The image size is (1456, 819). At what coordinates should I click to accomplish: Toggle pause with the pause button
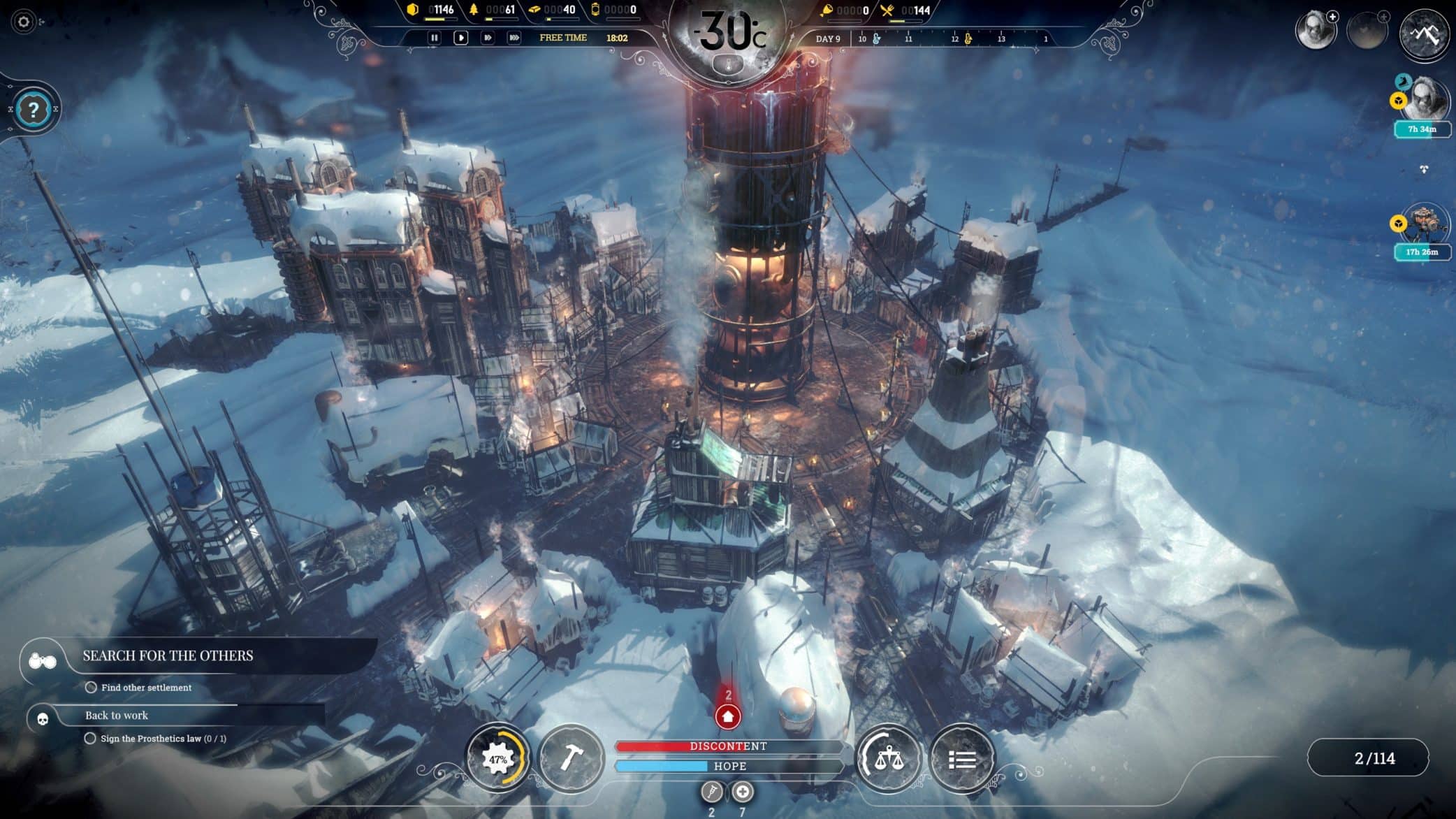433,38
